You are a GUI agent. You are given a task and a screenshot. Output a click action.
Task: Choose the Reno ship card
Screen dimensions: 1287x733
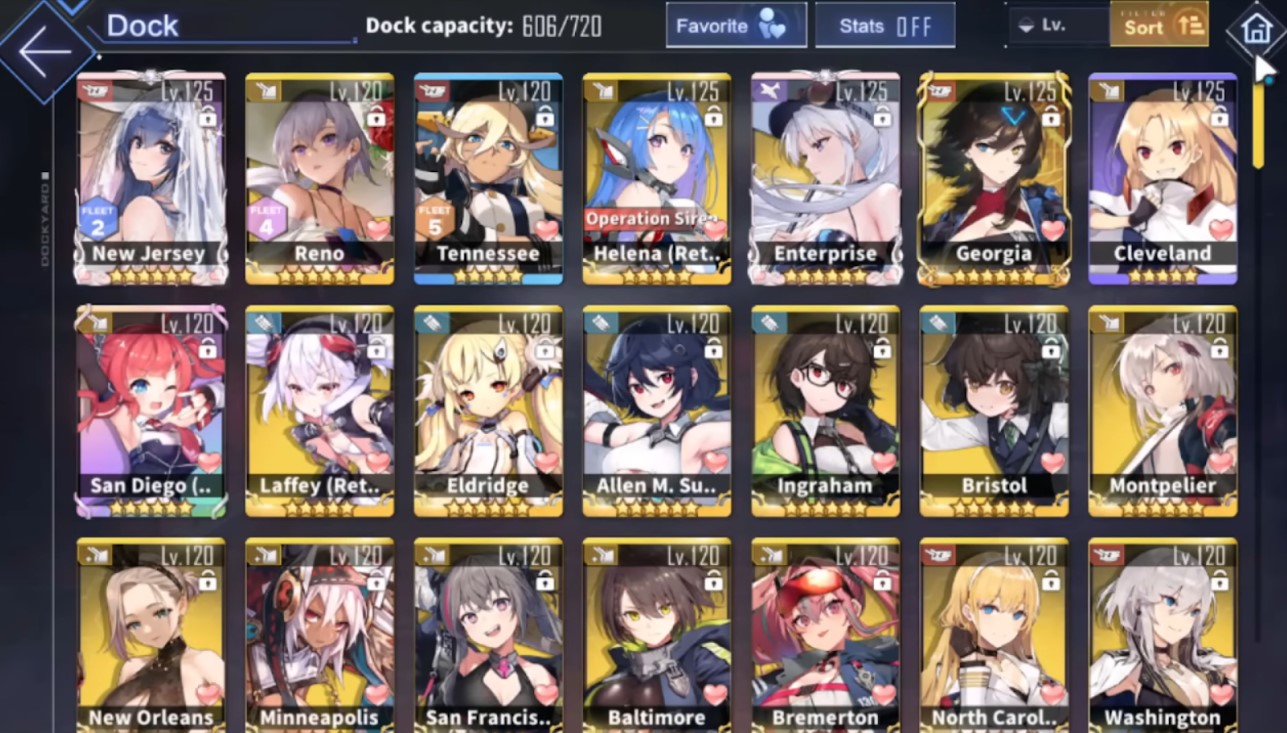tap(319, 177)
